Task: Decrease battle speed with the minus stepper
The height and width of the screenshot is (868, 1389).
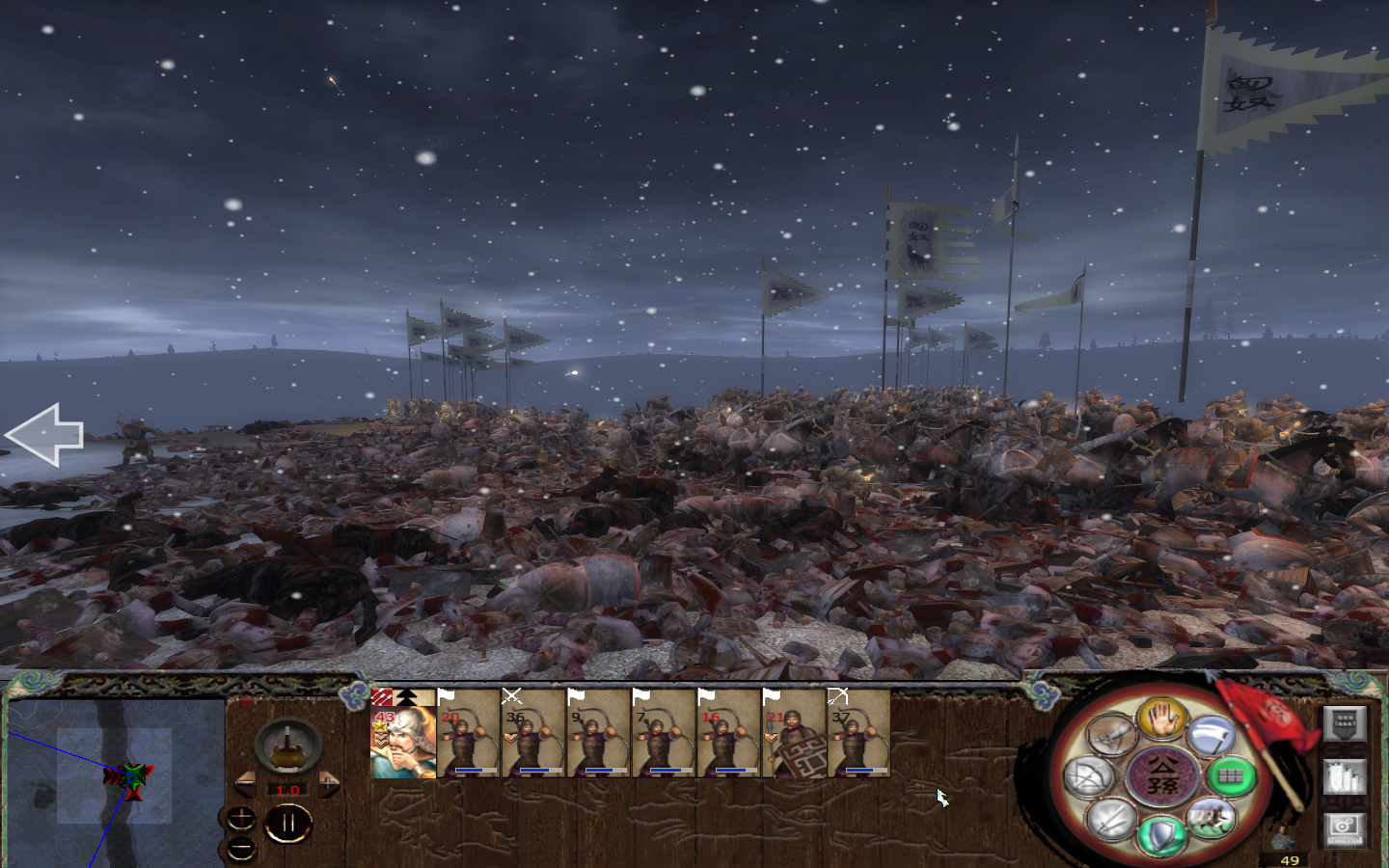Action: (247, 783)
